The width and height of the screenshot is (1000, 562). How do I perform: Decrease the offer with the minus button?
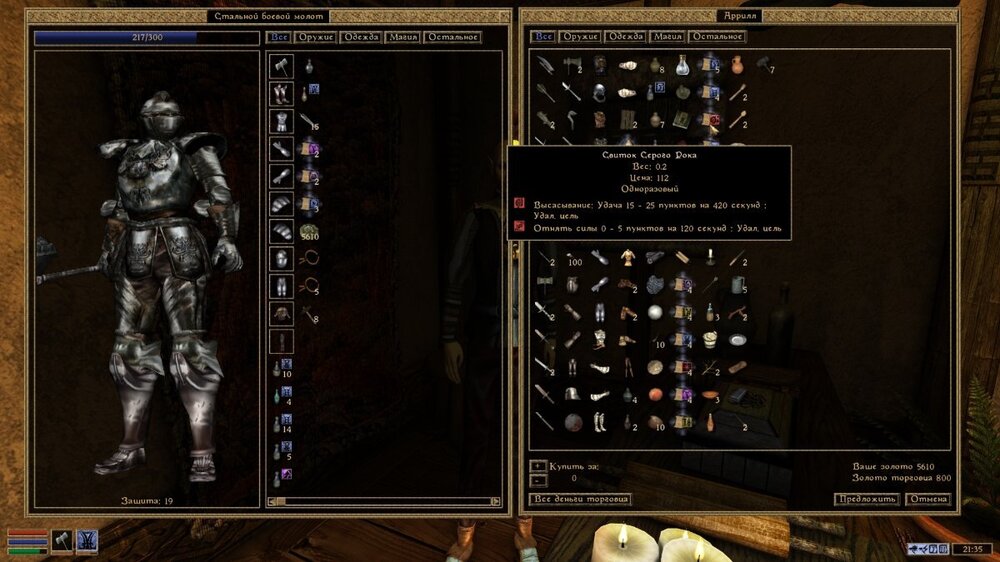538,479
